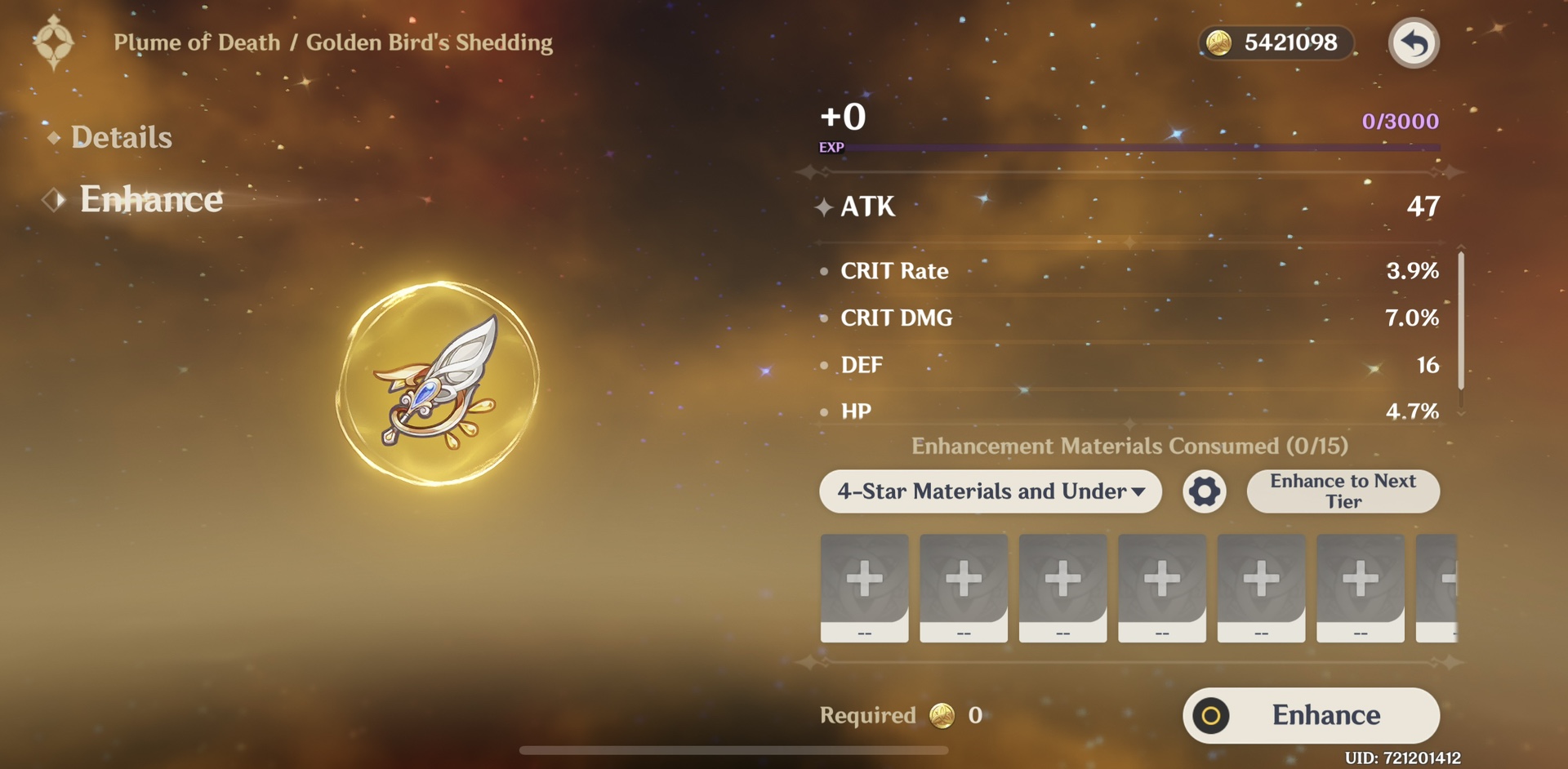Confirm with the Enhance button
This screenshot has width=1568, height=769.
tap(1311, 715)
